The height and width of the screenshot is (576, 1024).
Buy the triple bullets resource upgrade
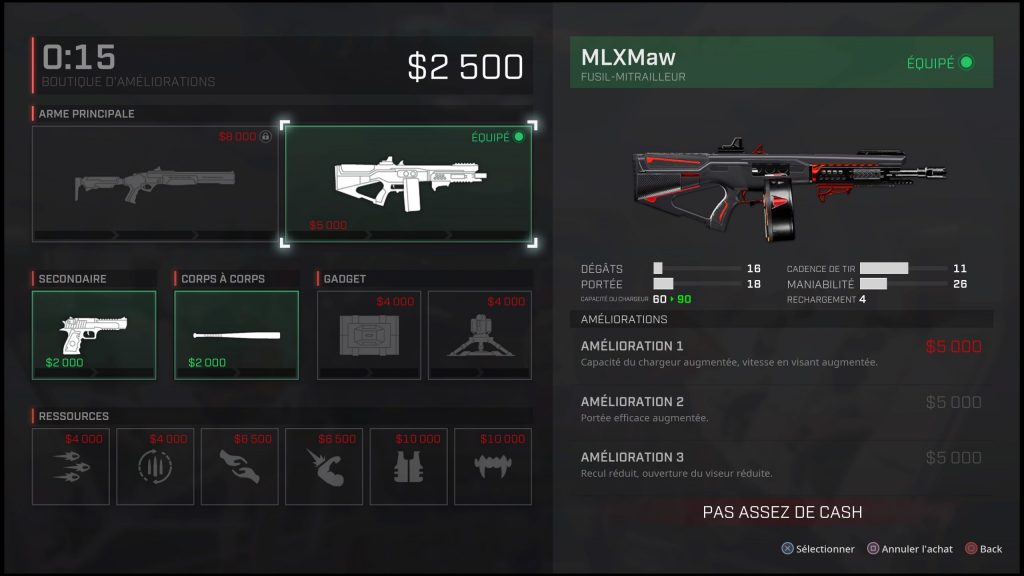(70, 467)
